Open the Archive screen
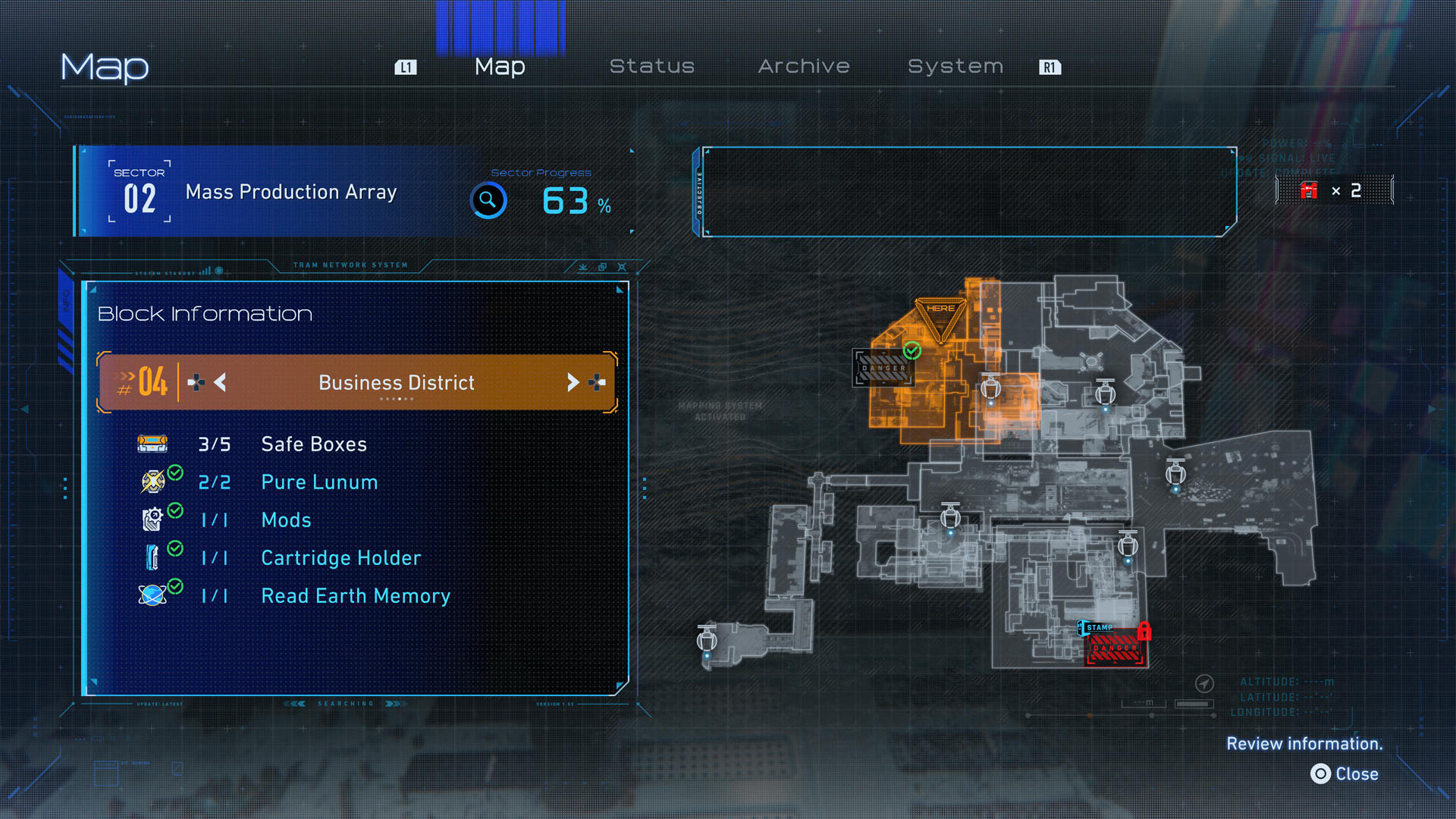 [x=804, y=66]
